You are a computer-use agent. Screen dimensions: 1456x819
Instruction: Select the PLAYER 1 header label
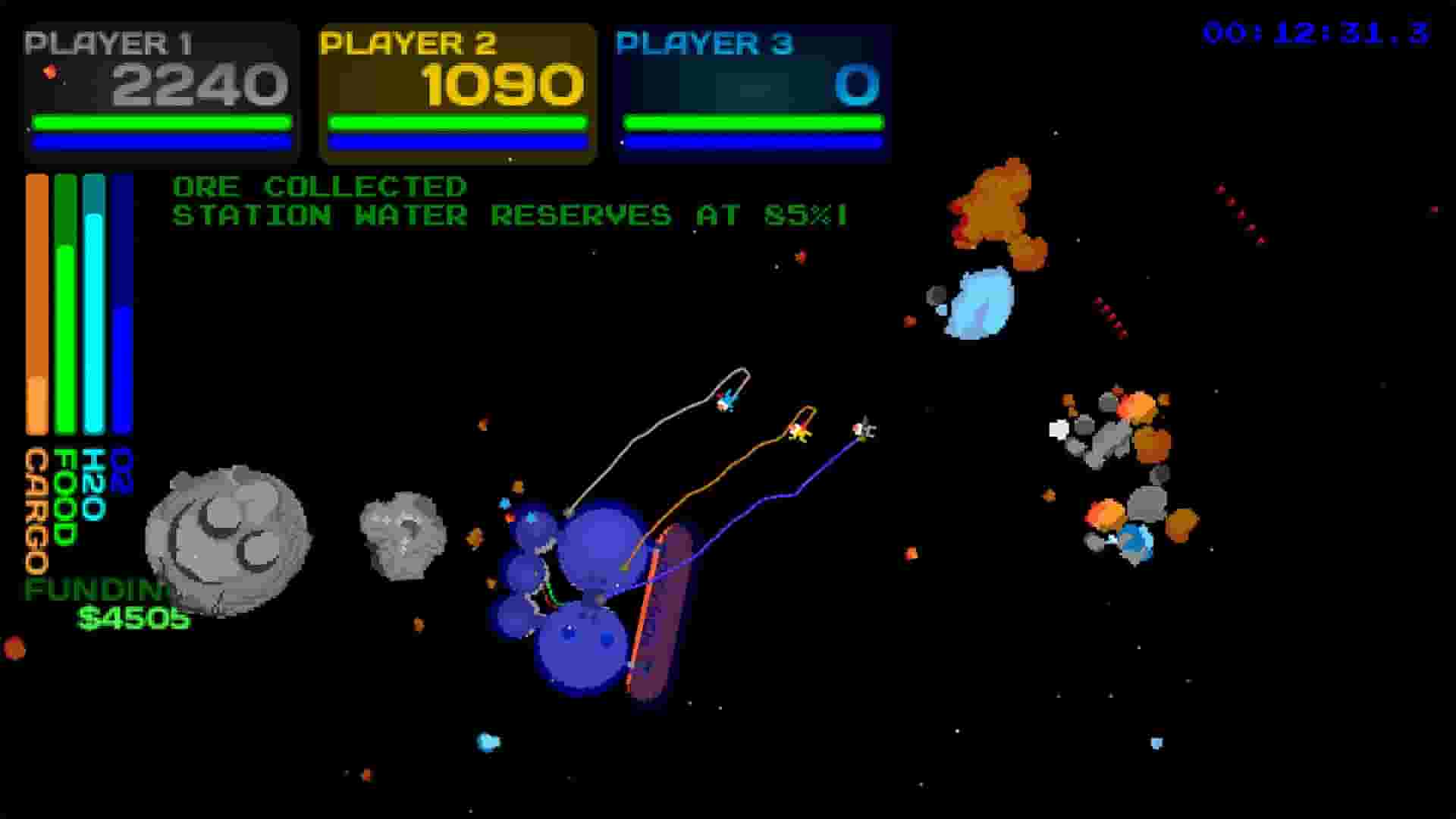coord(110,43)
